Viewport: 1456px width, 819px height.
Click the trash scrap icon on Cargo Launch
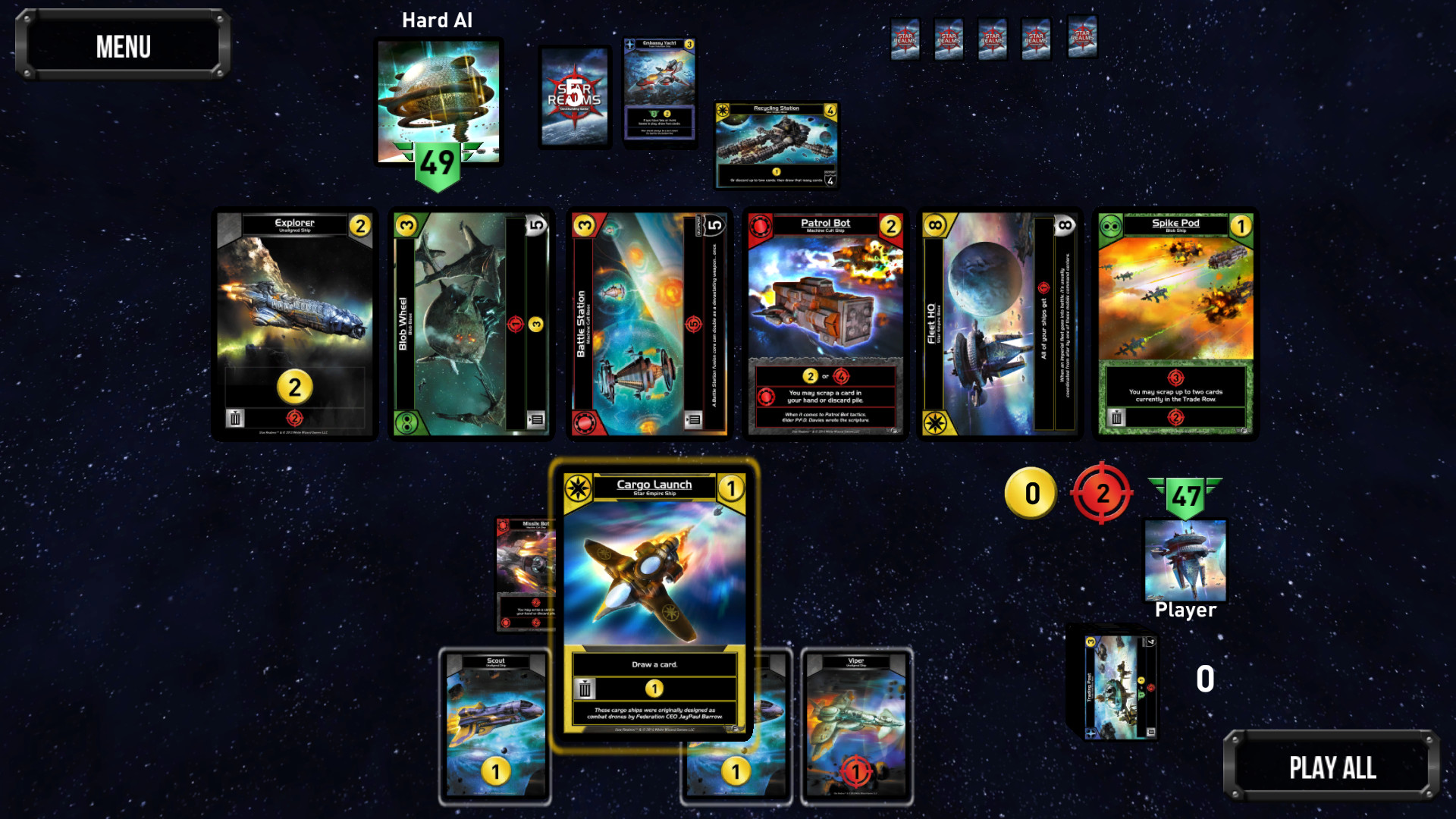(x=584, y=688)
